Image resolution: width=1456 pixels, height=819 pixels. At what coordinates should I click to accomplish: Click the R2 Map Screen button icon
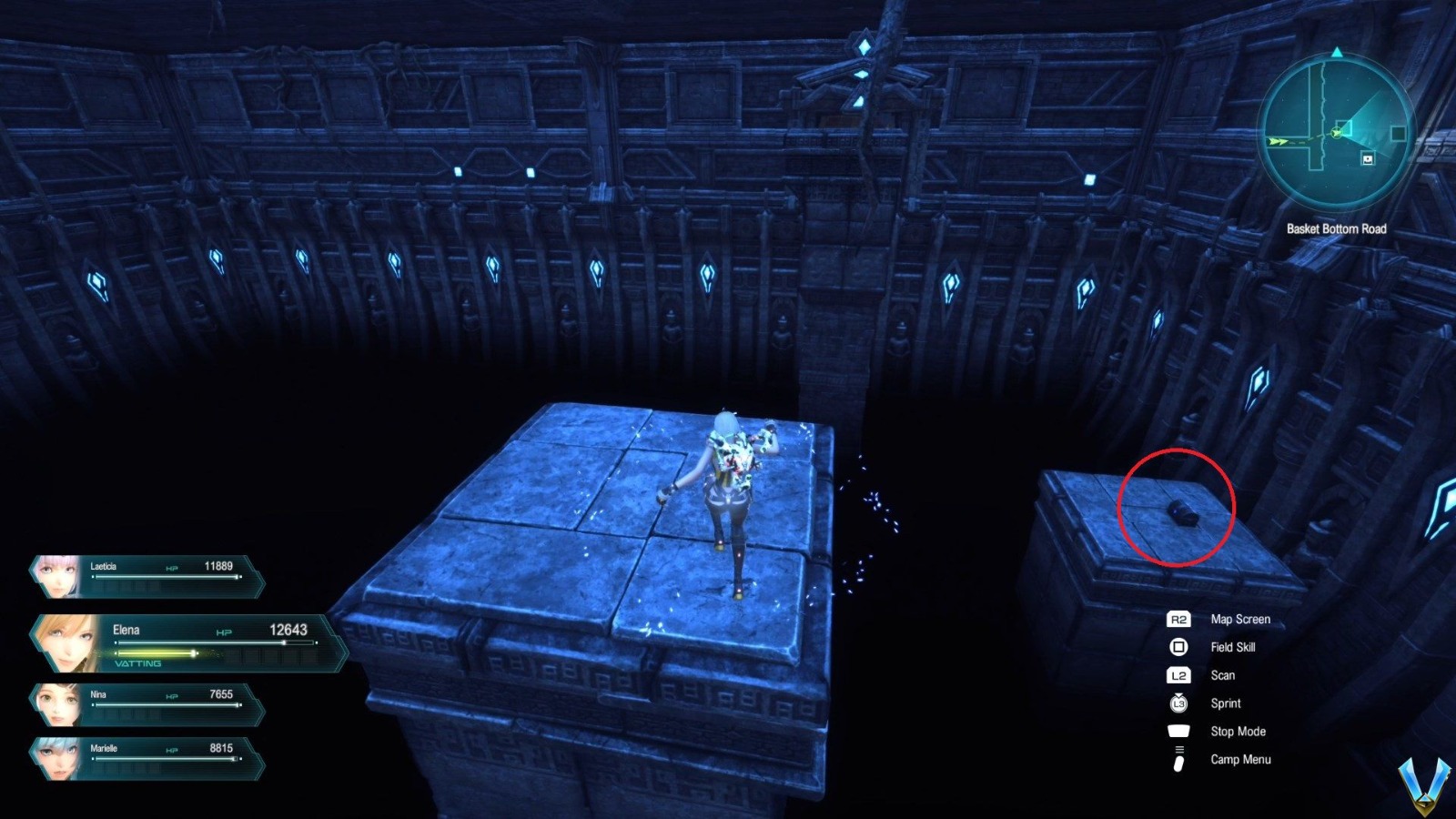click(1177, 619)
